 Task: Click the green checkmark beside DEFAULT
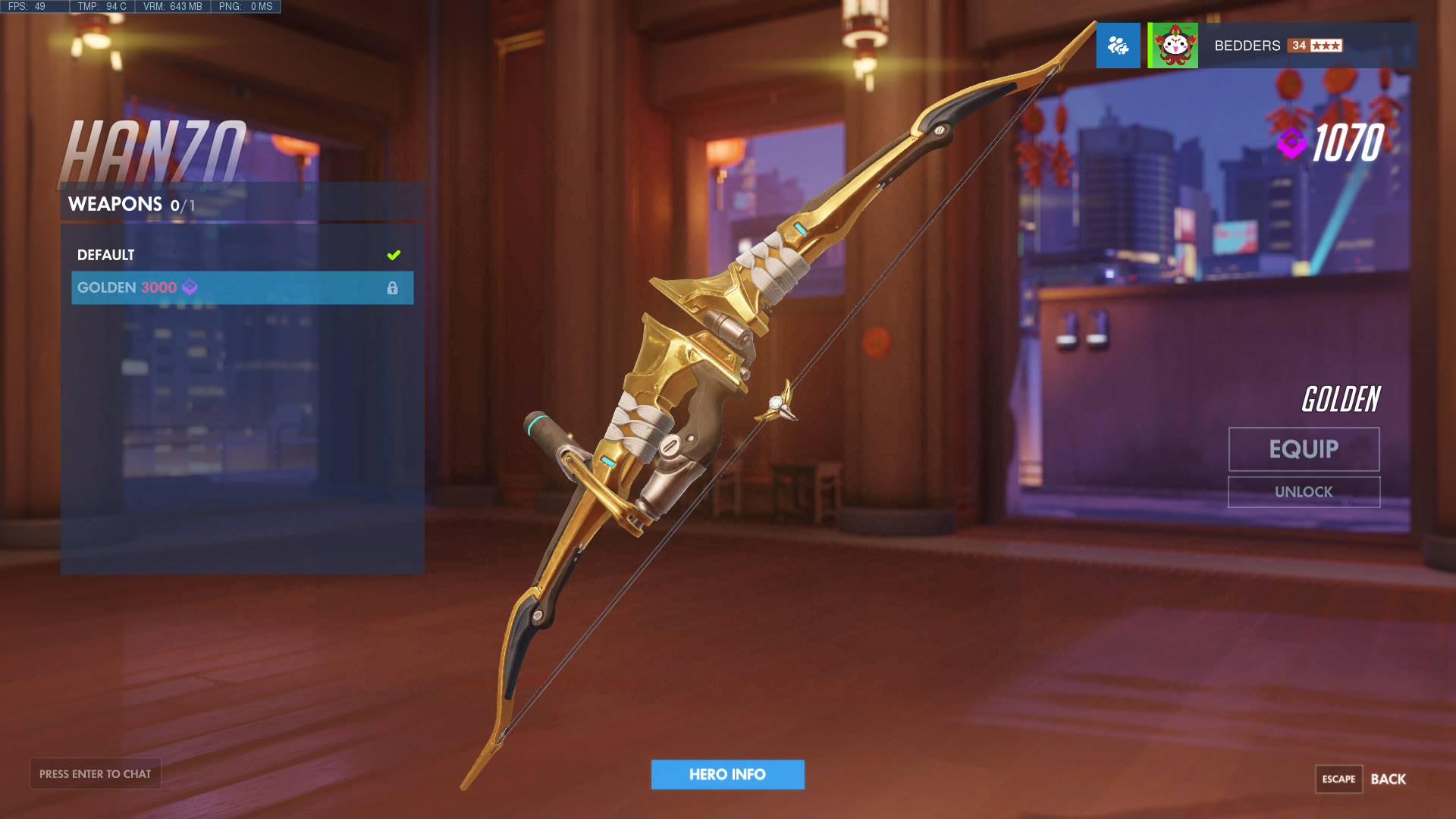click(x=393, y=255)
